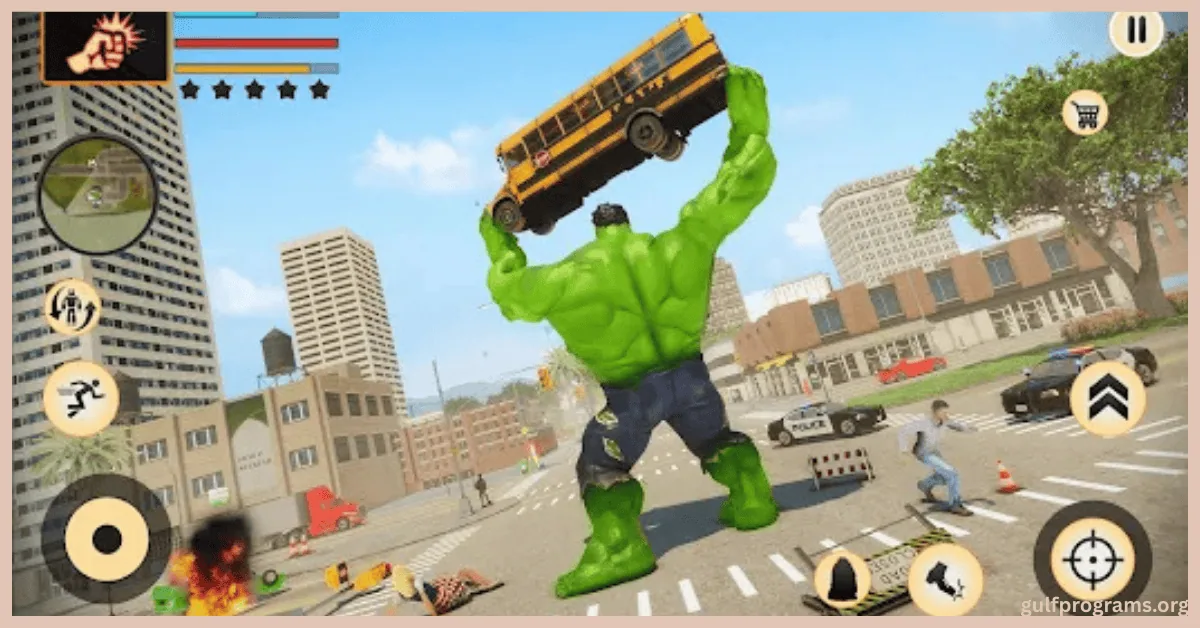Open the shopping cart store
This screenshot has width=1200, height=628.
[x=1084, y=112]
